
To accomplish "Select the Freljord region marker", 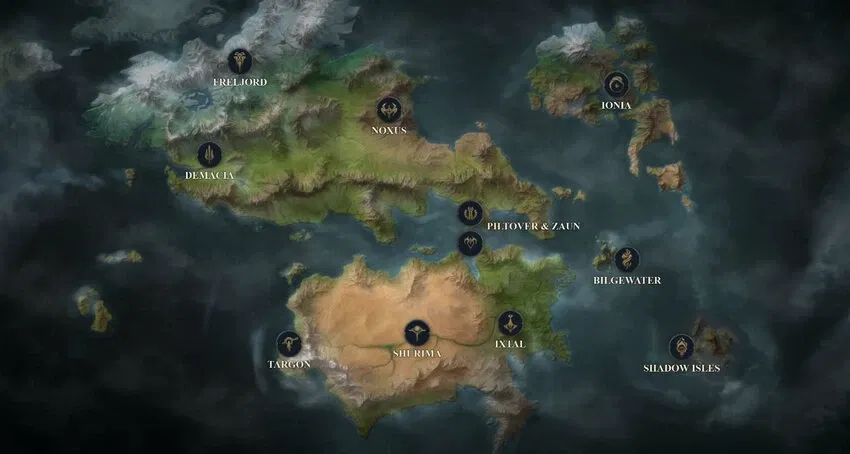I will click(239, 62).
